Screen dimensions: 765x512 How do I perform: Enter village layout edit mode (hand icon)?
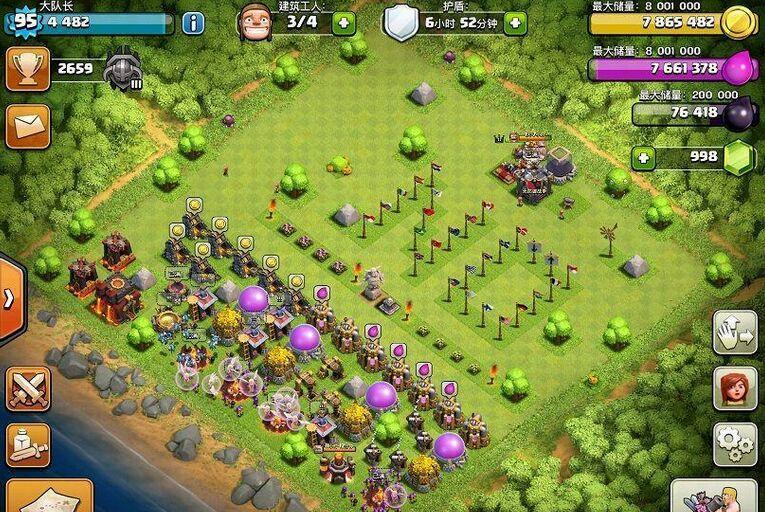pyautogui.click(x=734, y=332)
